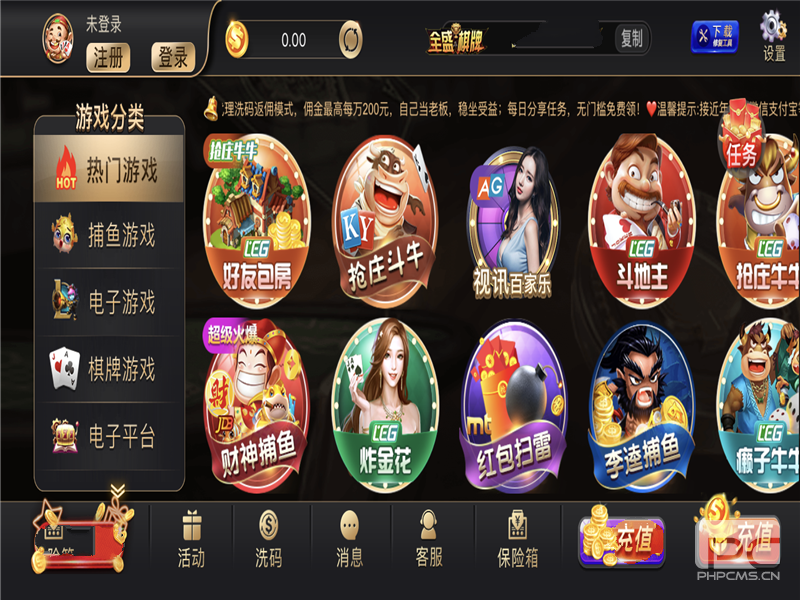
Task: Contact 客服 customer service
Action: (x=429, y=539)
